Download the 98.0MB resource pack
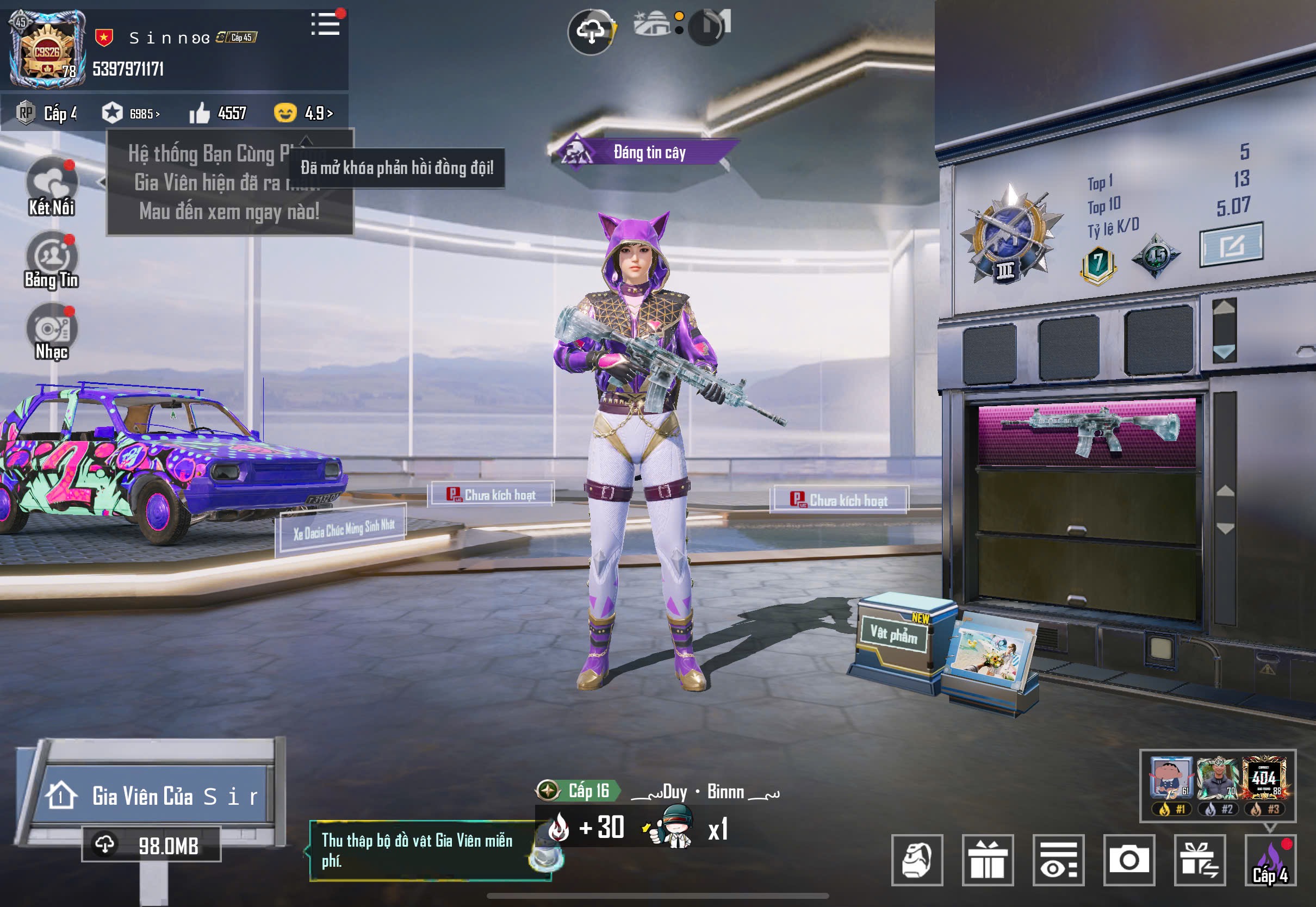 click(x=151, y=845)
